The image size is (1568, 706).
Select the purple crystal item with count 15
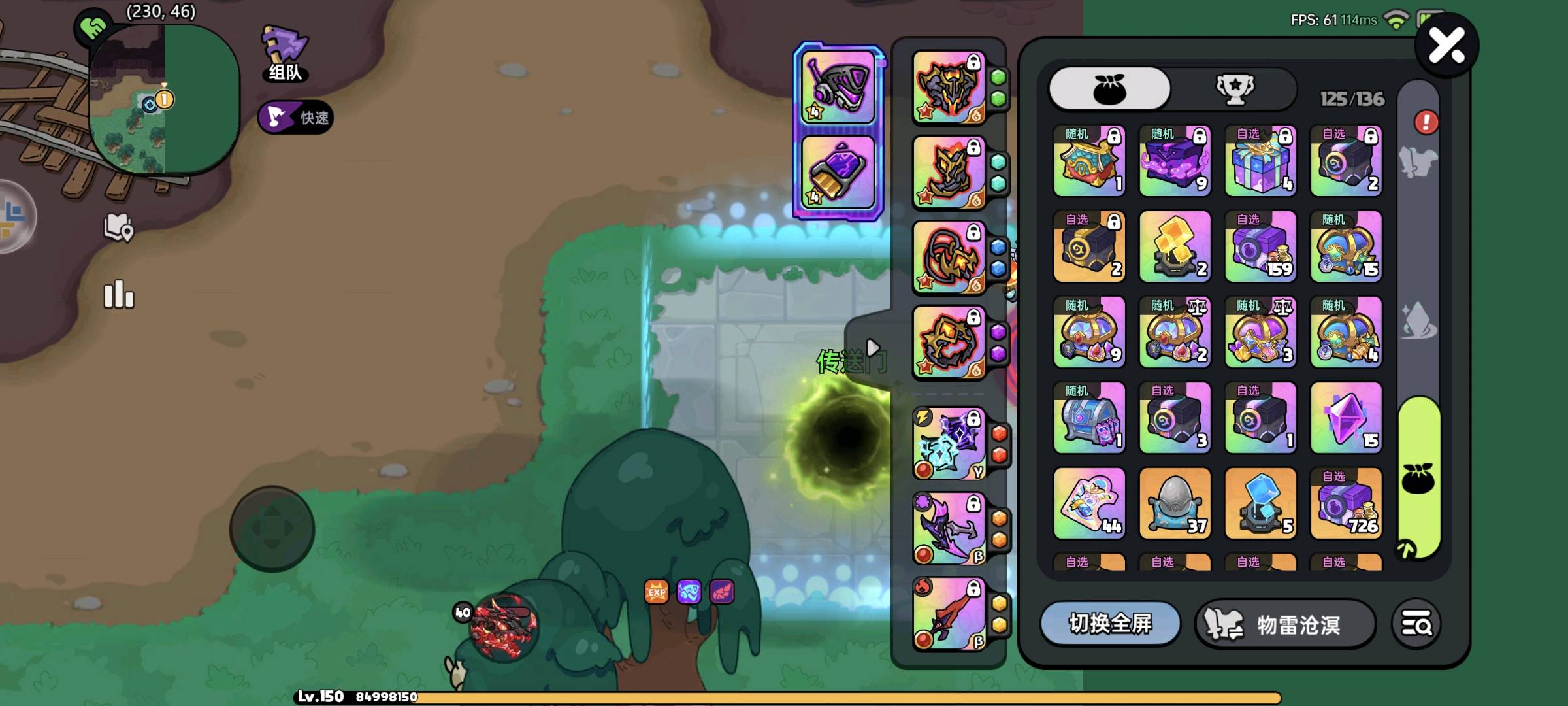1346,418
